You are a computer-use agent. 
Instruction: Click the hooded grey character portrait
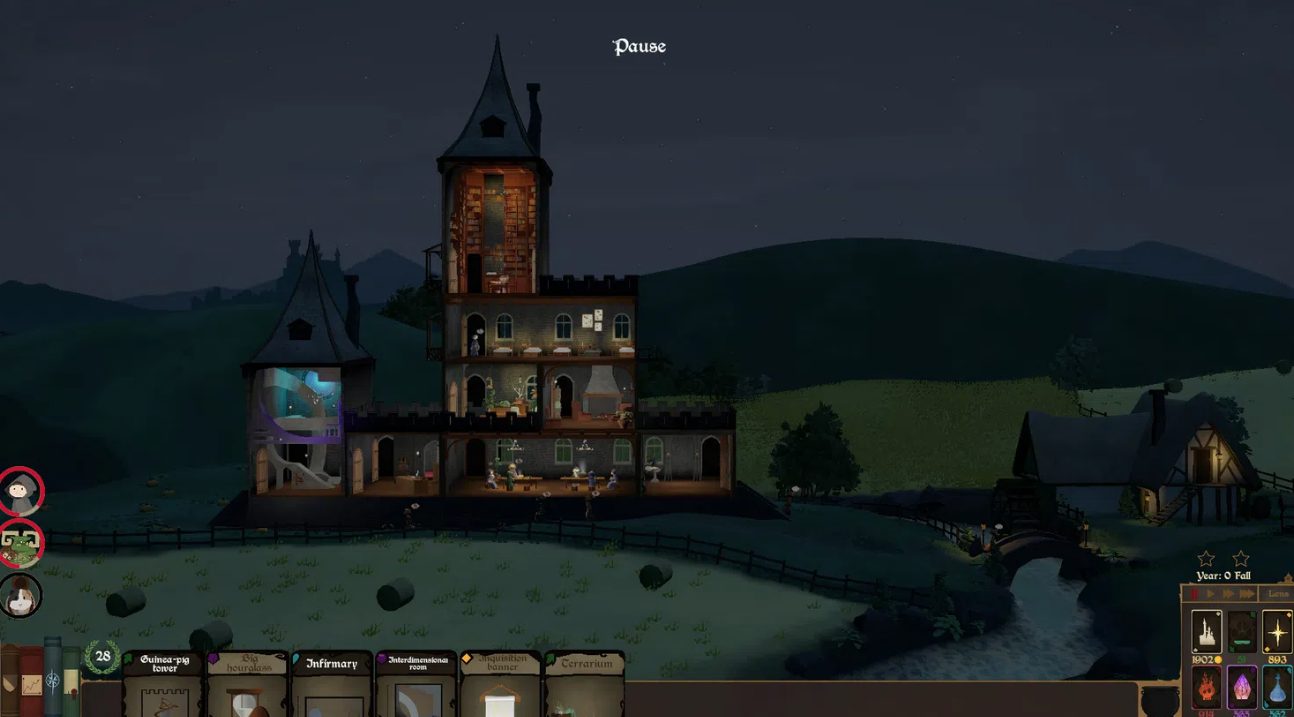[x=21, y=491]
